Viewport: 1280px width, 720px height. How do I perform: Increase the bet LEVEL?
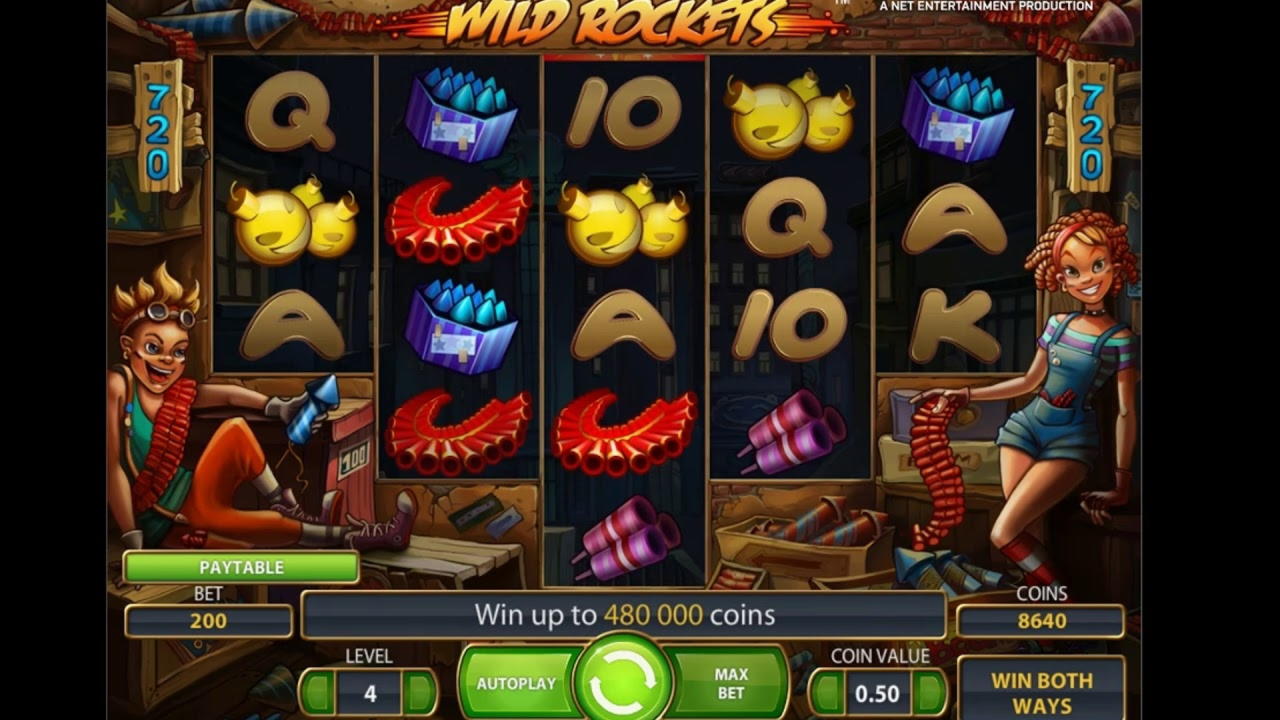[x=420, y=693]
